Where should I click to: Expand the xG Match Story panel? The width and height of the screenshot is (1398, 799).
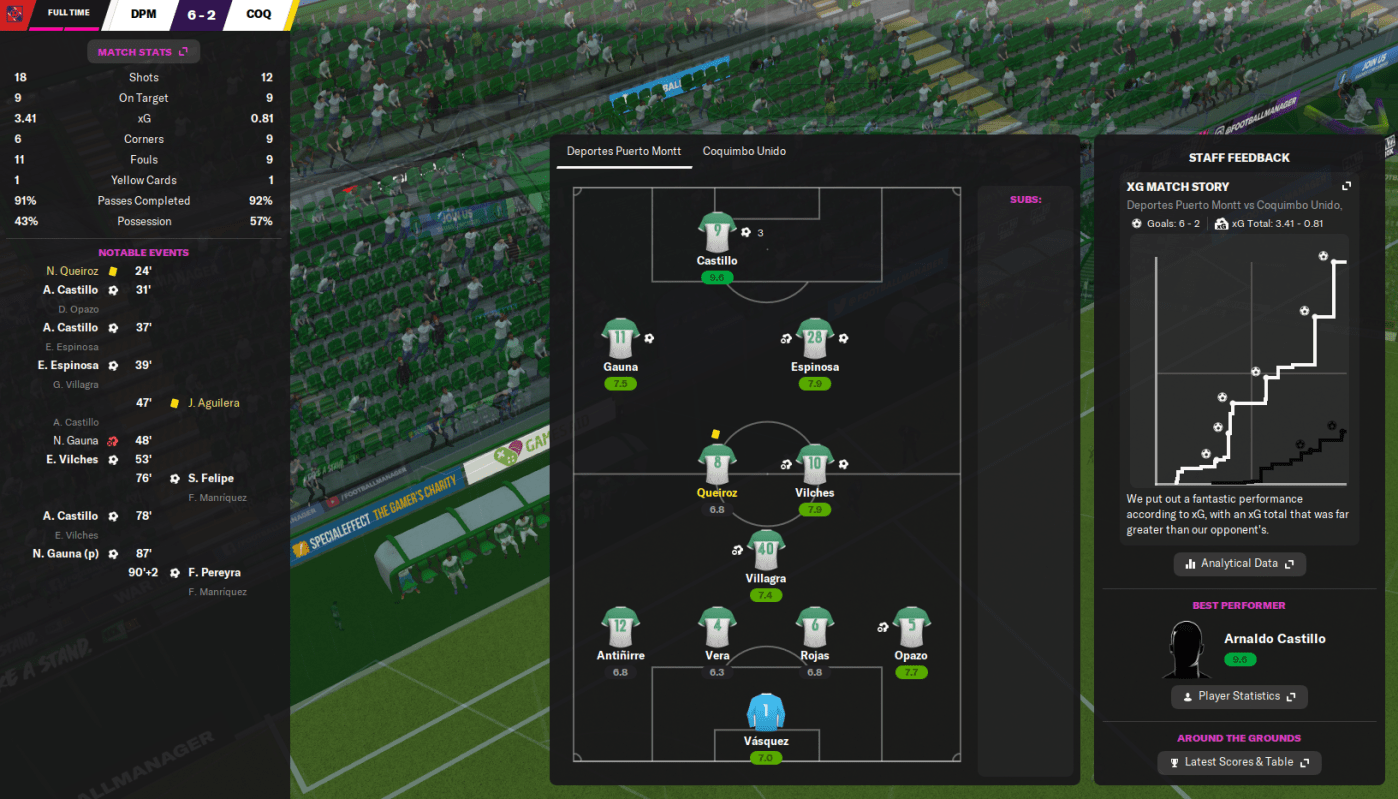point(1346,187)
